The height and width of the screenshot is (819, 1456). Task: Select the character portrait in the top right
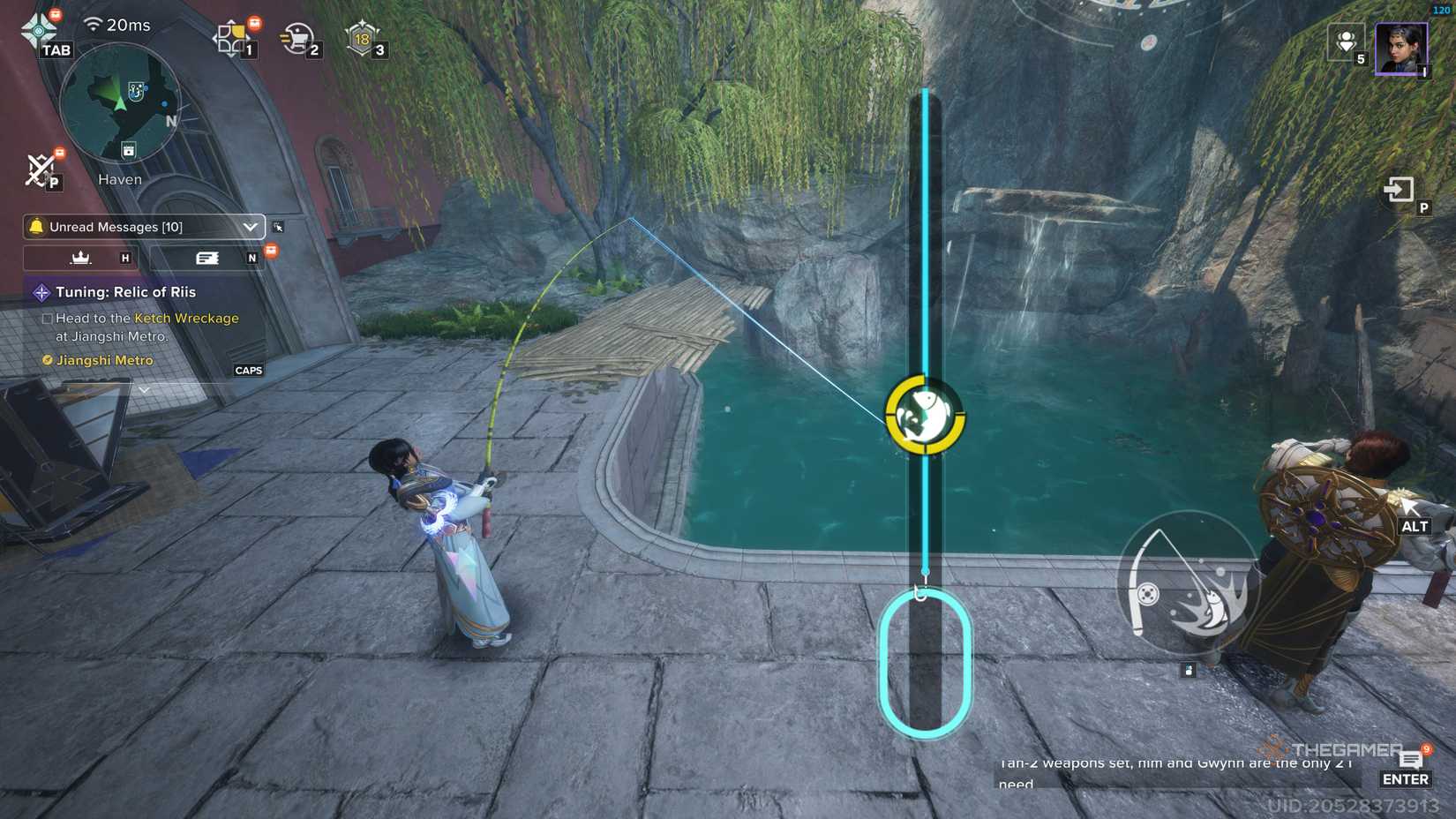(1401, 49)
